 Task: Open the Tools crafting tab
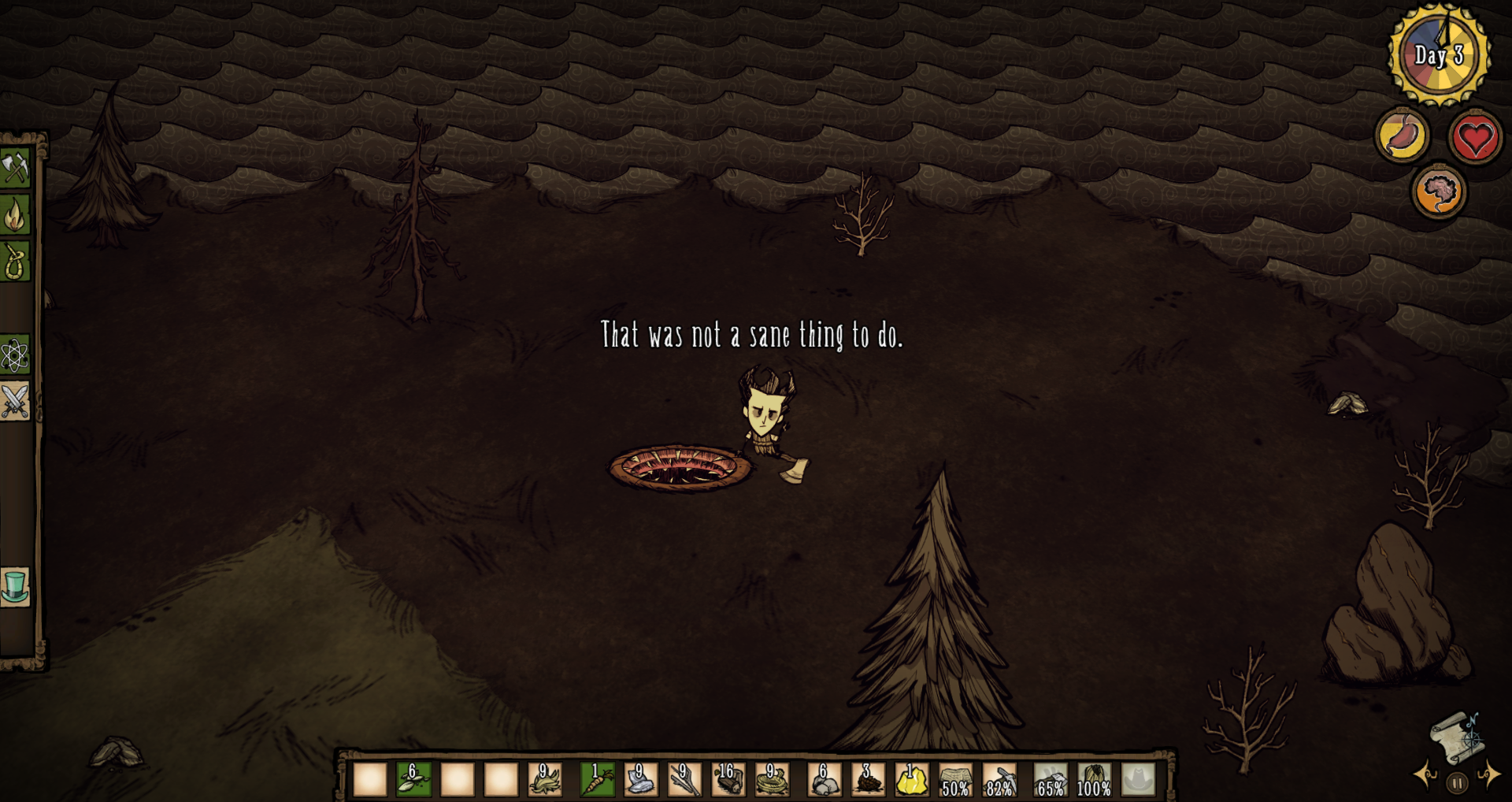pos(15,168)
